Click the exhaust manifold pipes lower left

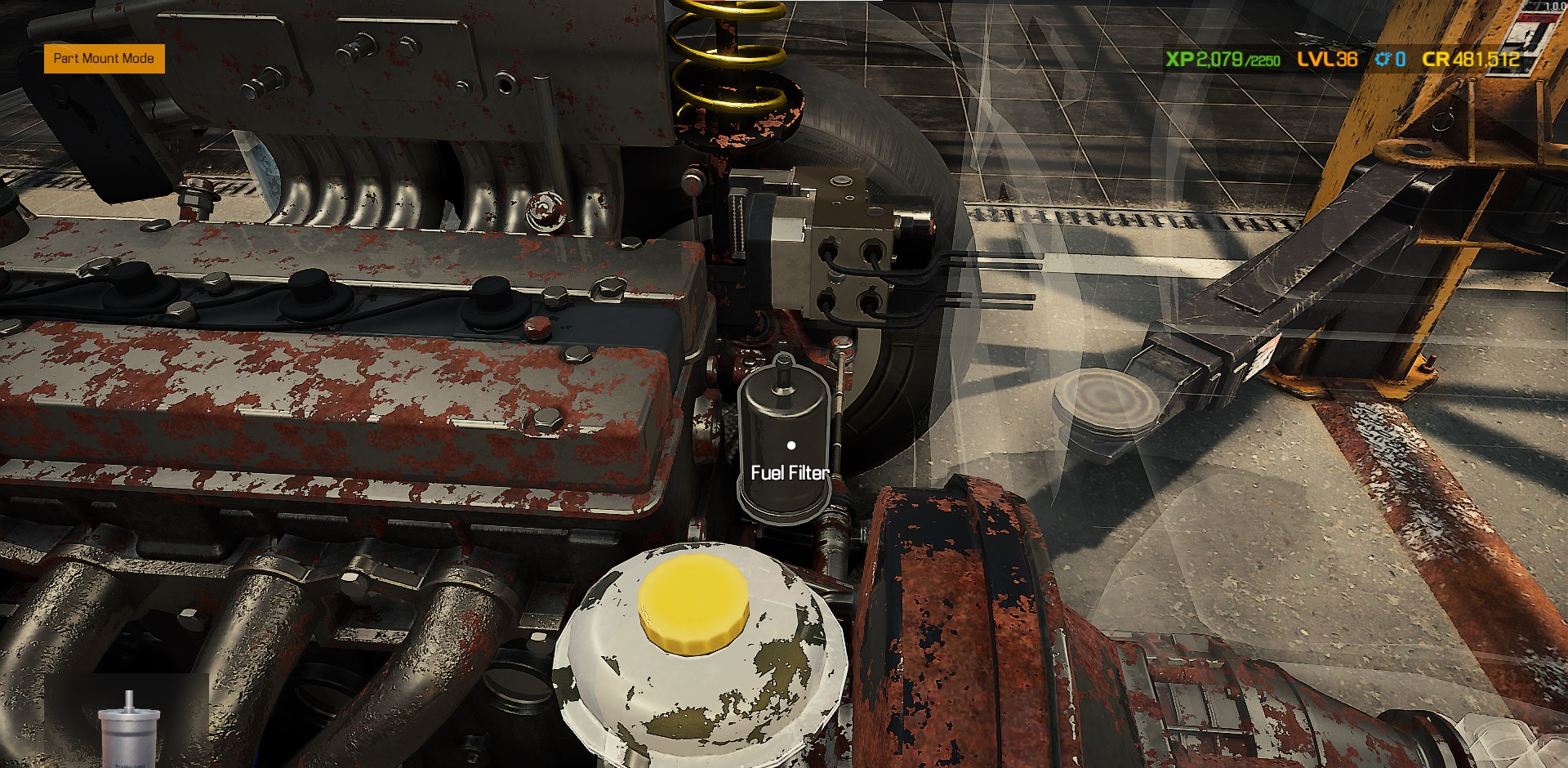pyautogui.click(x=245, y=637)
